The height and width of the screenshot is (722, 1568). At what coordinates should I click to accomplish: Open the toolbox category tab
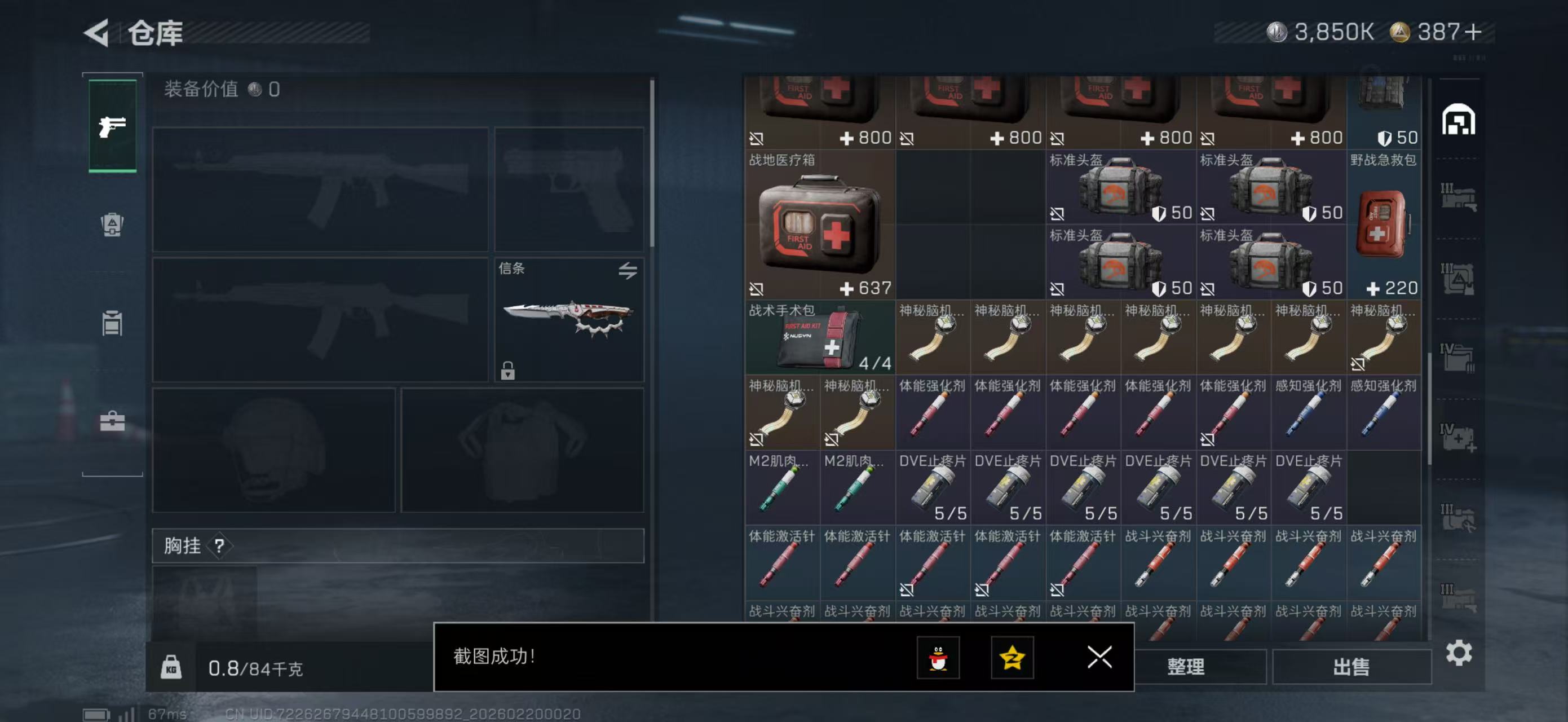pos(112,421)
